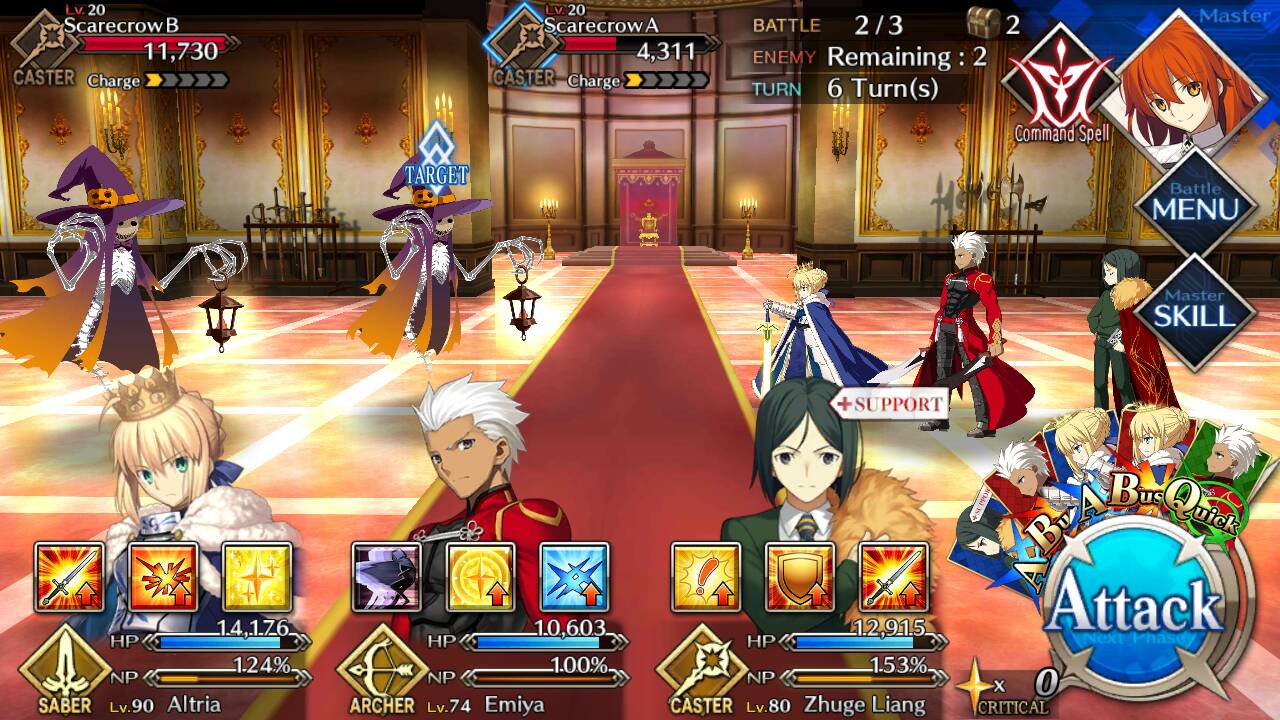1280x720 pixels.
Task: Use Zhuge Liang's sword attack-up skill
Action: 893,577
